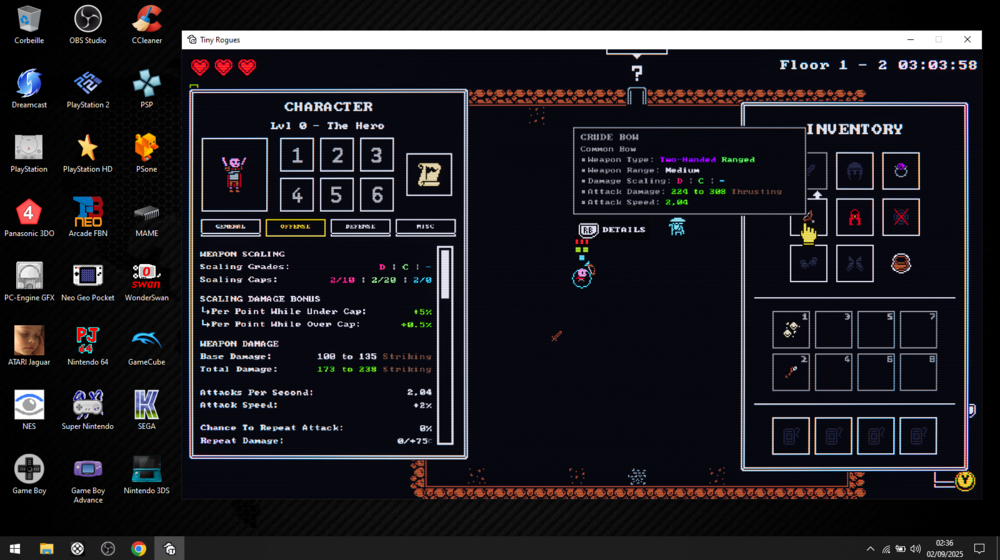Choose character slot number 3
The width and height of the screenshot is (1000, 560).
click(376, 155)
